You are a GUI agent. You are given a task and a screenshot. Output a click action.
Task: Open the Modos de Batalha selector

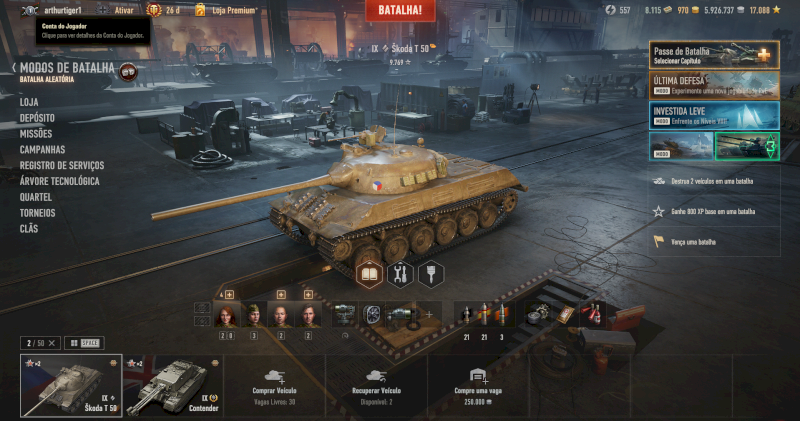click(x=67, y=68)
